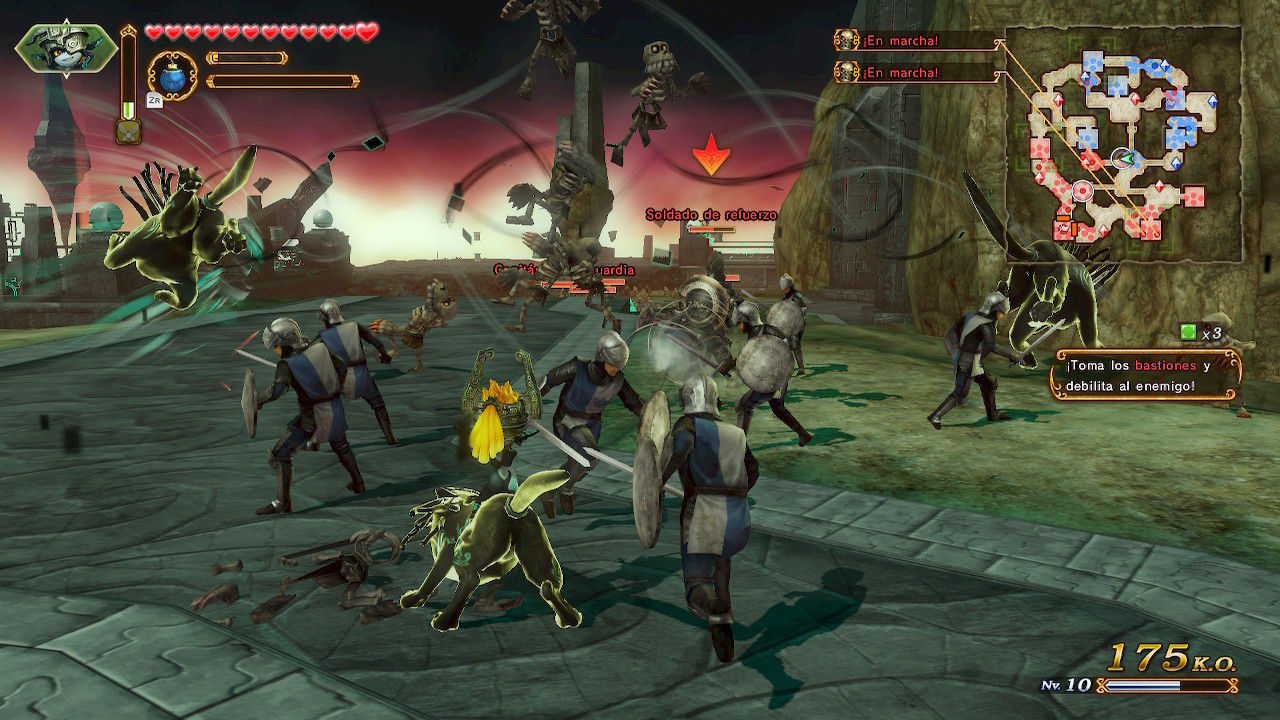Viewport: 1280px width, 720px height.
Task: Select the bomb item icon
Action: [172, 77]
